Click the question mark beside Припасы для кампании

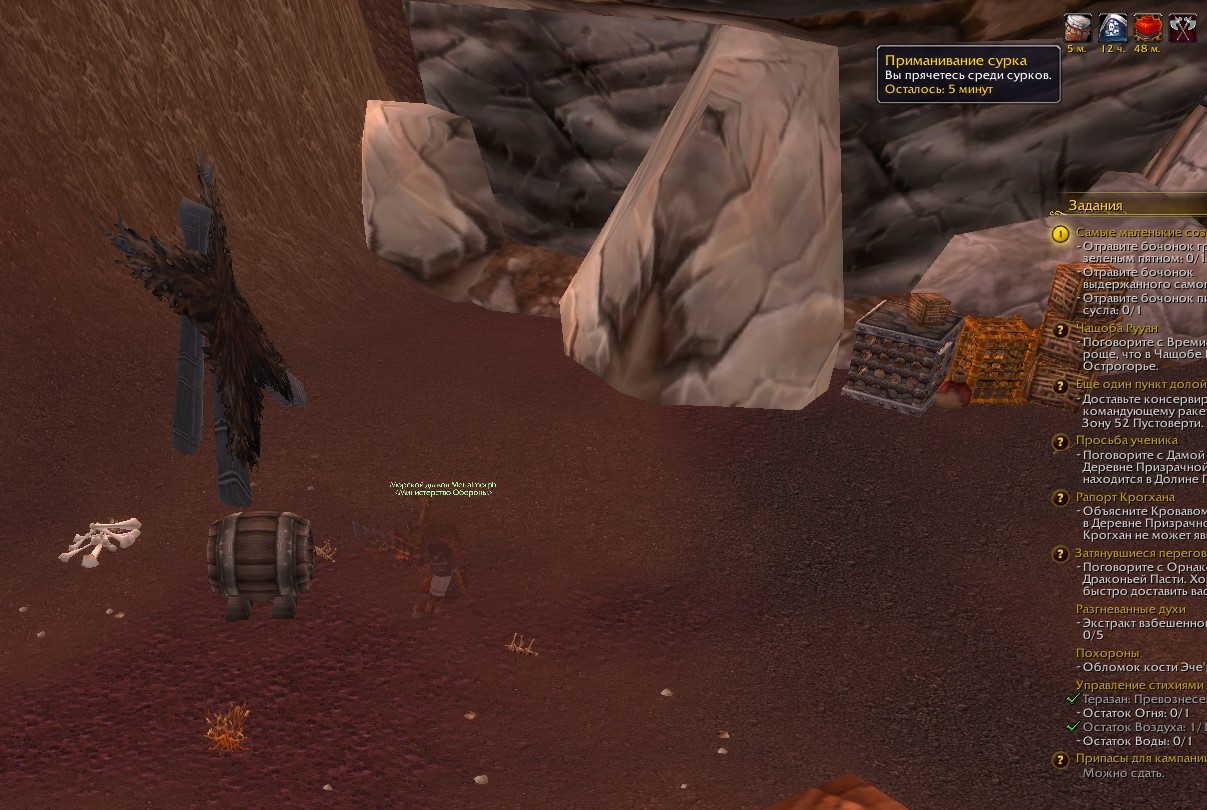(1060, 760)
